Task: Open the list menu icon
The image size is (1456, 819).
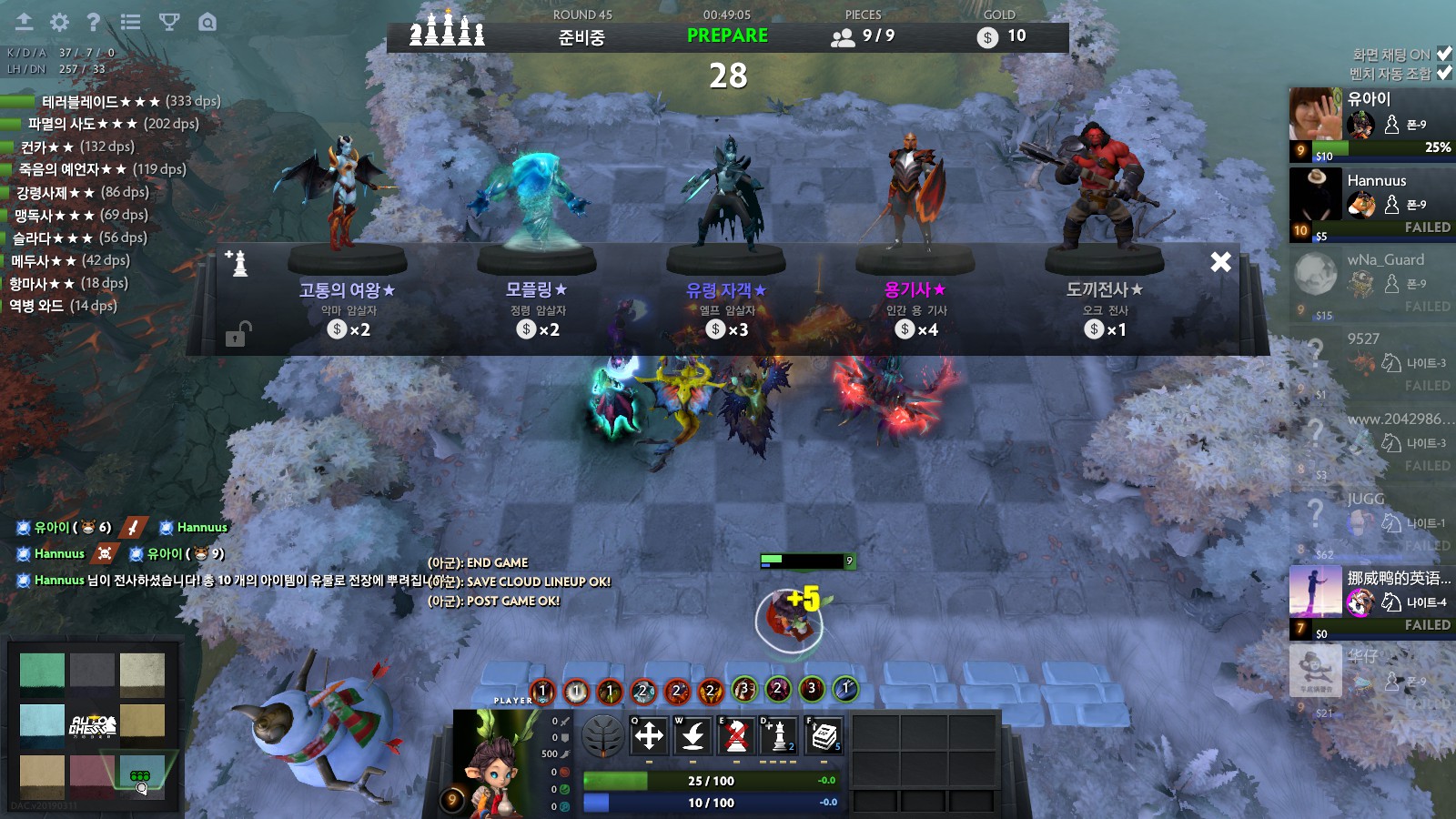Action: pyautogui.click(x=130, y=22)
